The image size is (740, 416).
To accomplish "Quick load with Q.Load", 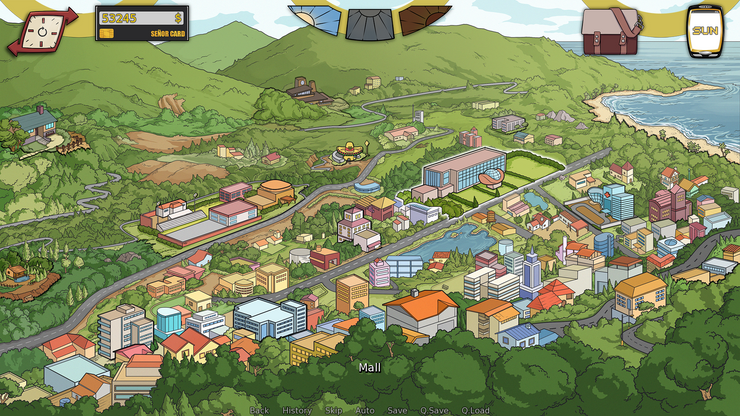I will point(476,410).
